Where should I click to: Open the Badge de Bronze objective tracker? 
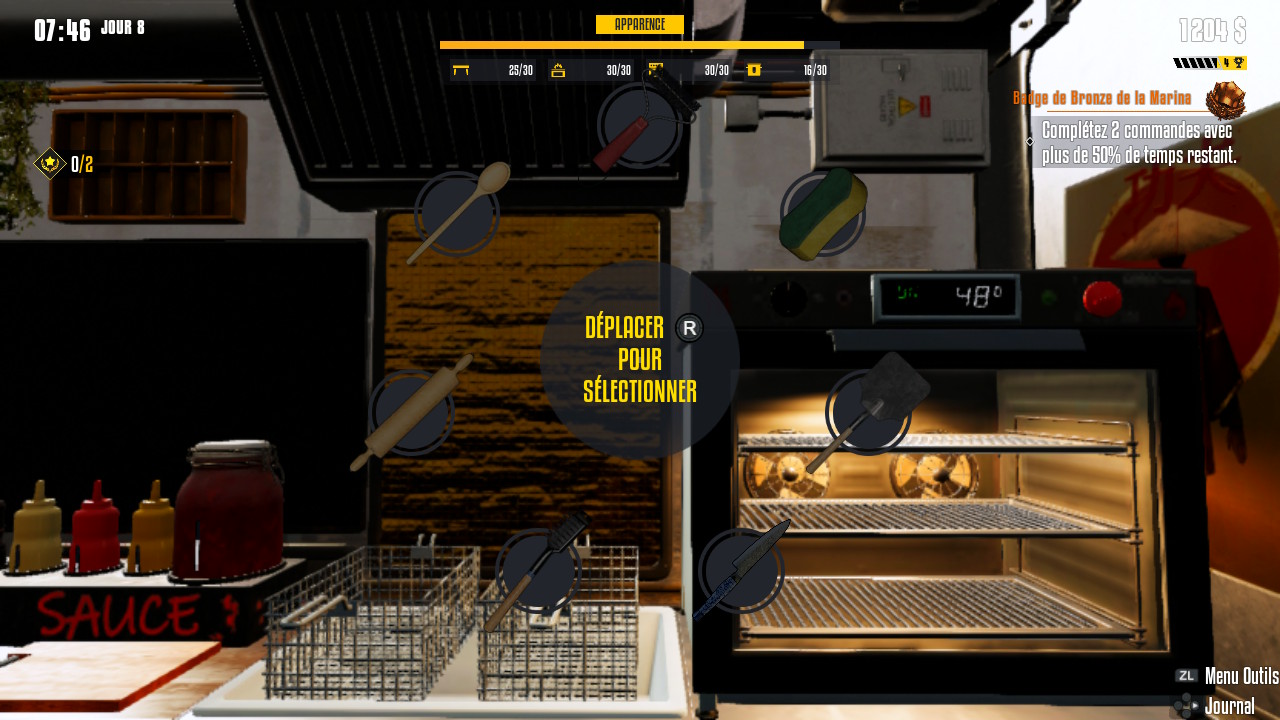1102,98
